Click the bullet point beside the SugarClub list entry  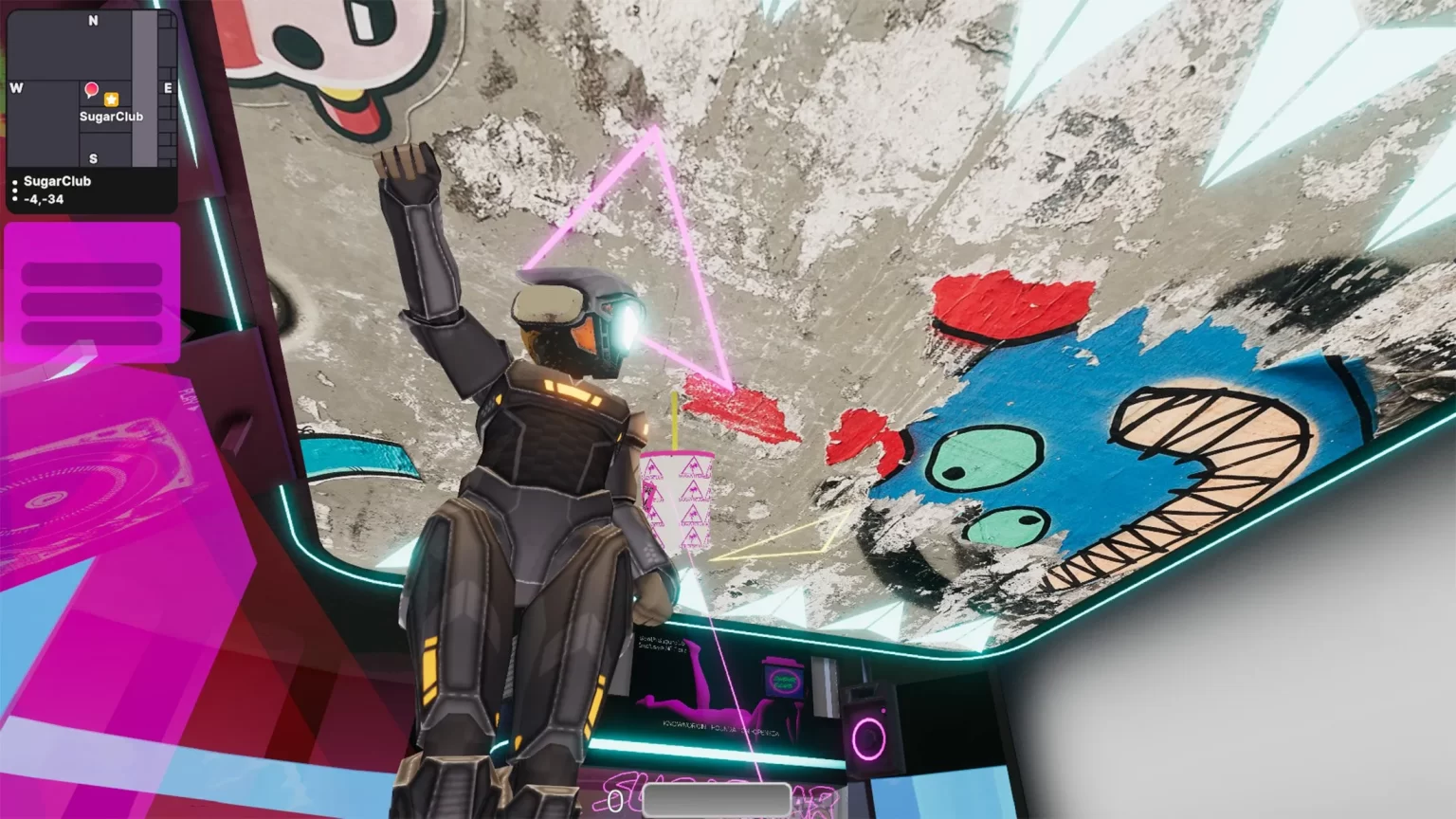pos(14,180)
